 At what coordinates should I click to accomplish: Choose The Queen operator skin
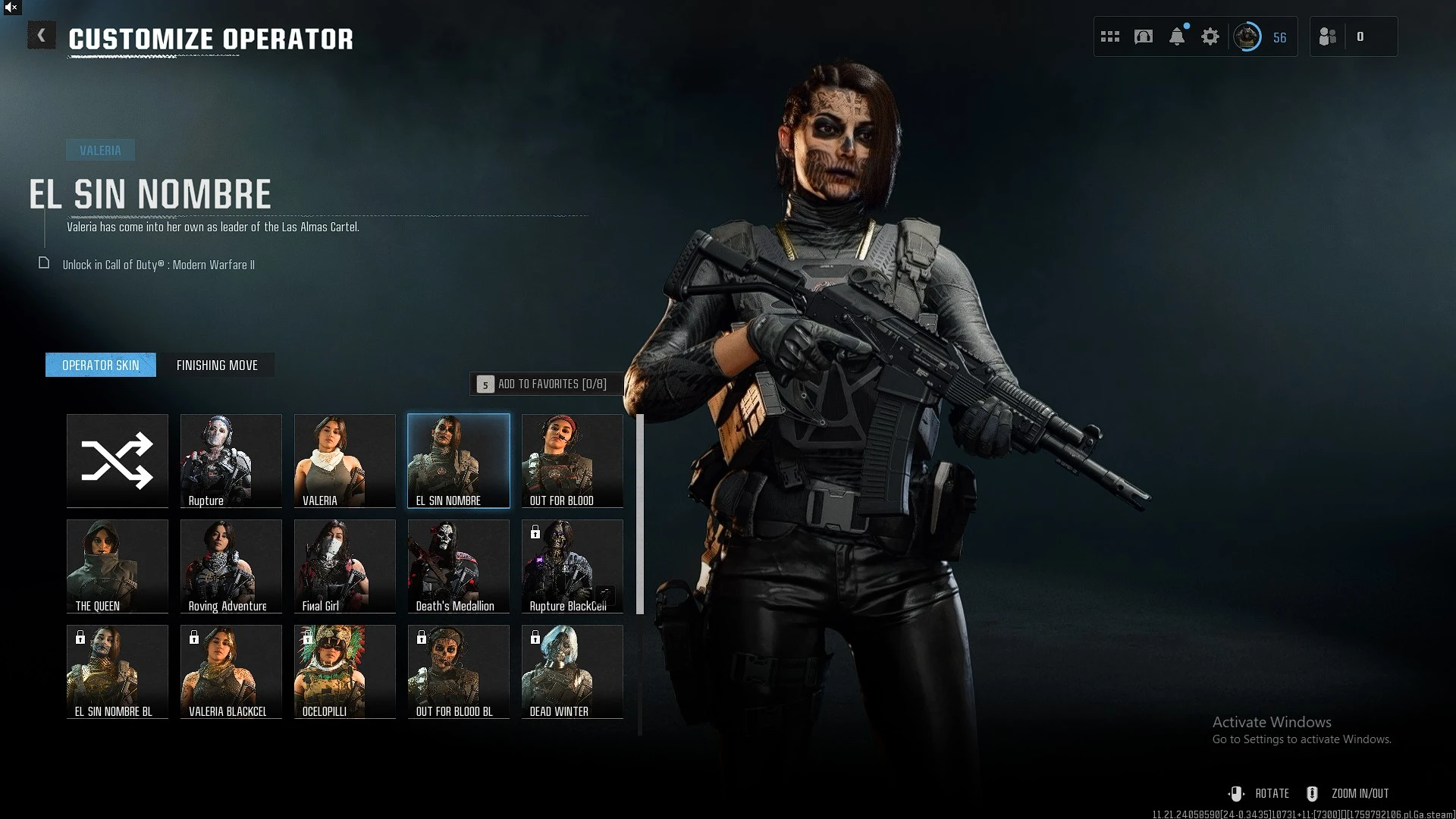(x=118, y=566)
